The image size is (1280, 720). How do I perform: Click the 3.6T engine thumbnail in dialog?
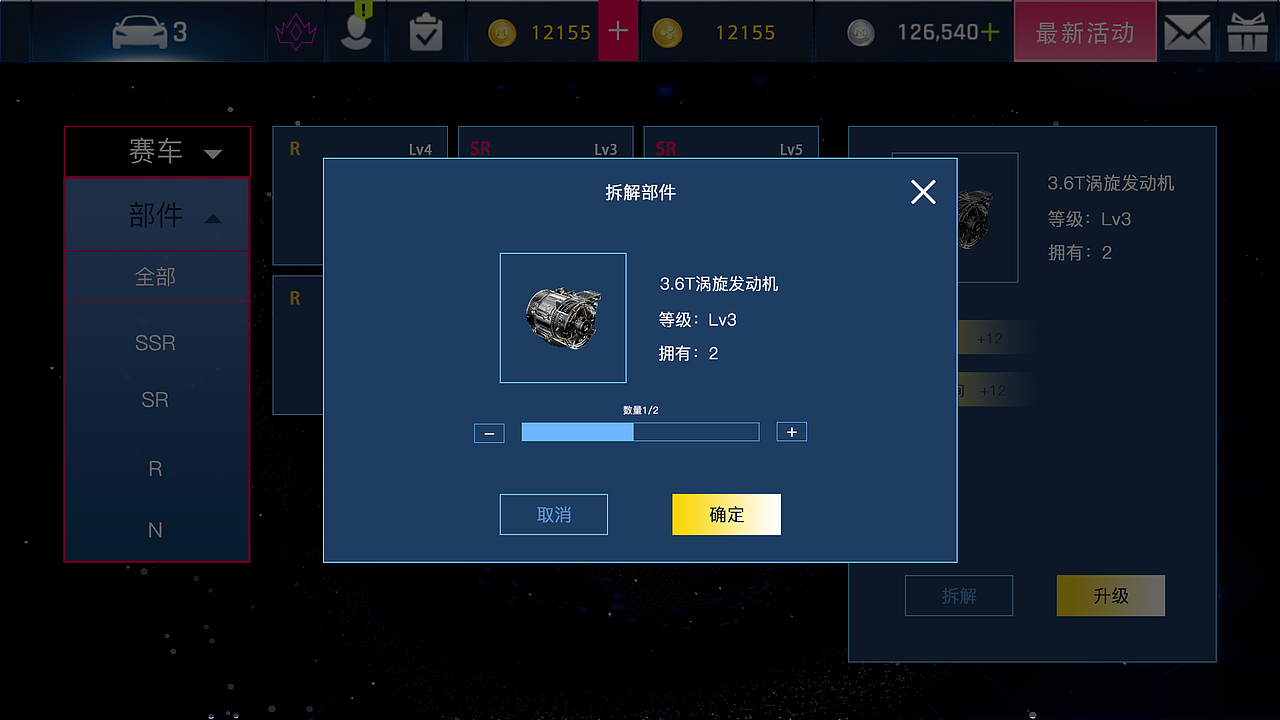pos(563,318)
